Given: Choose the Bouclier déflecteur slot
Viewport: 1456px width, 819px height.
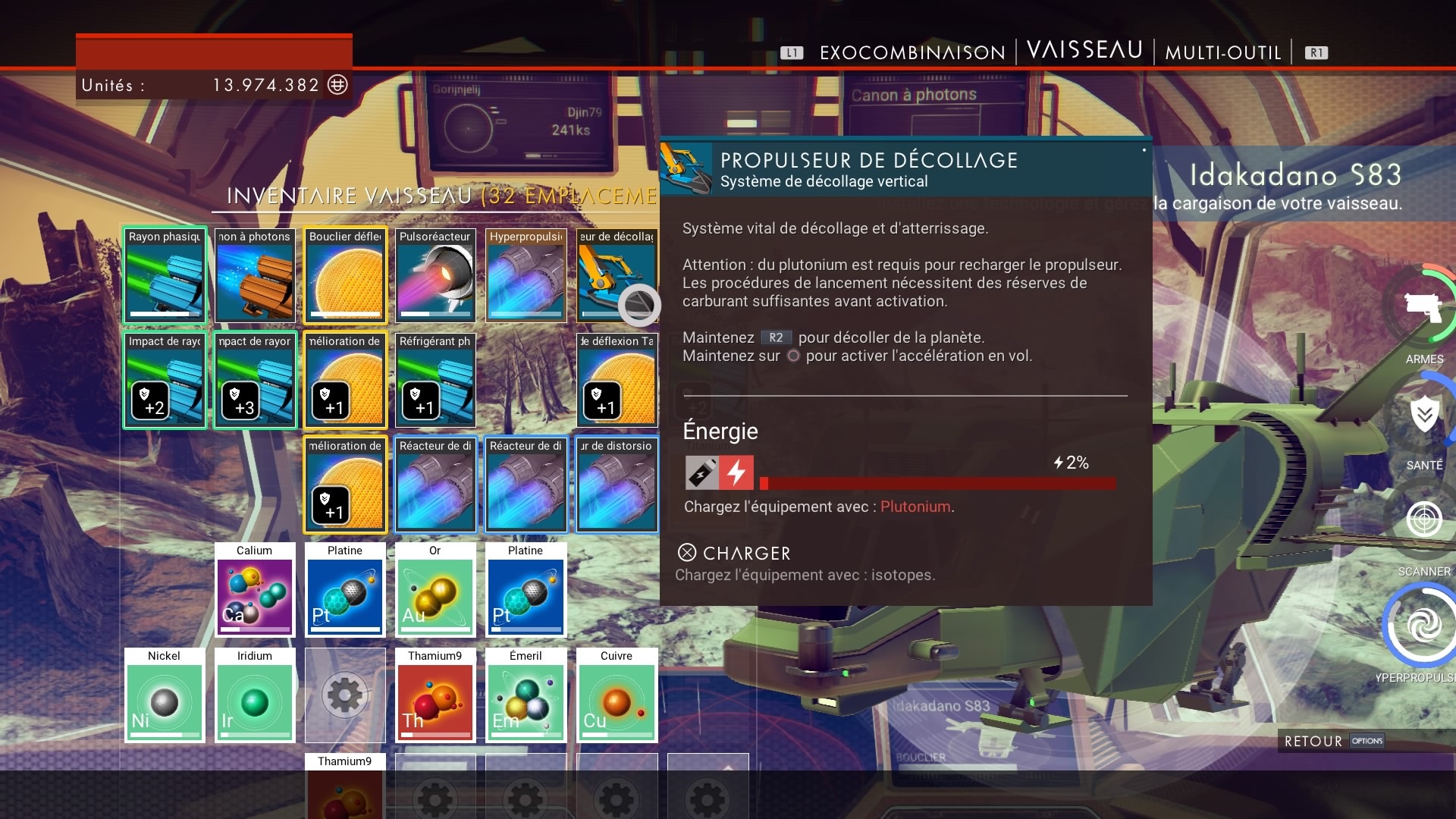Looking at the screenshot, I should point(345,275).
